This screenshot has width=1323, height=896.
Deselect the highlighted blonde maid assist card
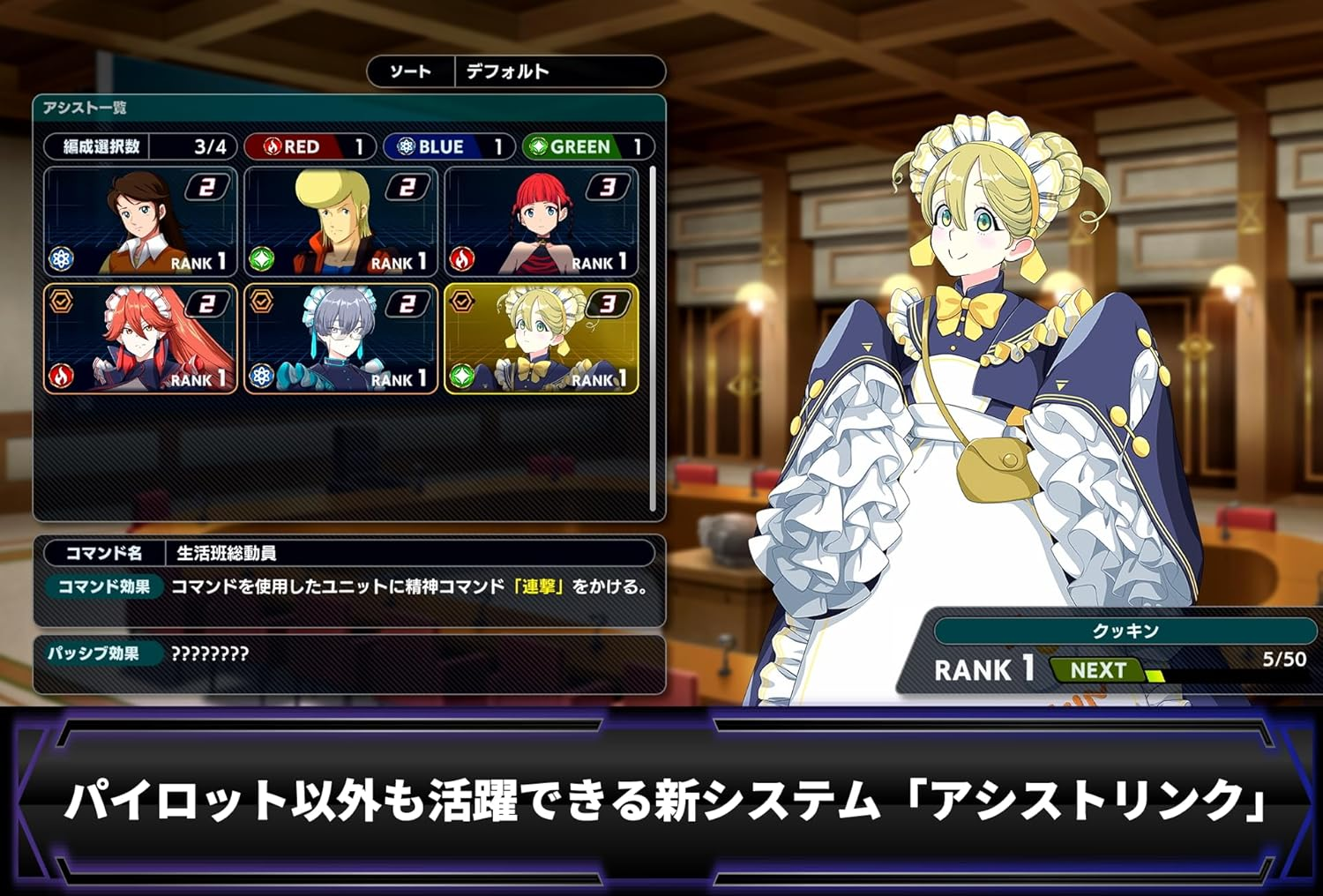pyautogui.click(x=541, y=340)
